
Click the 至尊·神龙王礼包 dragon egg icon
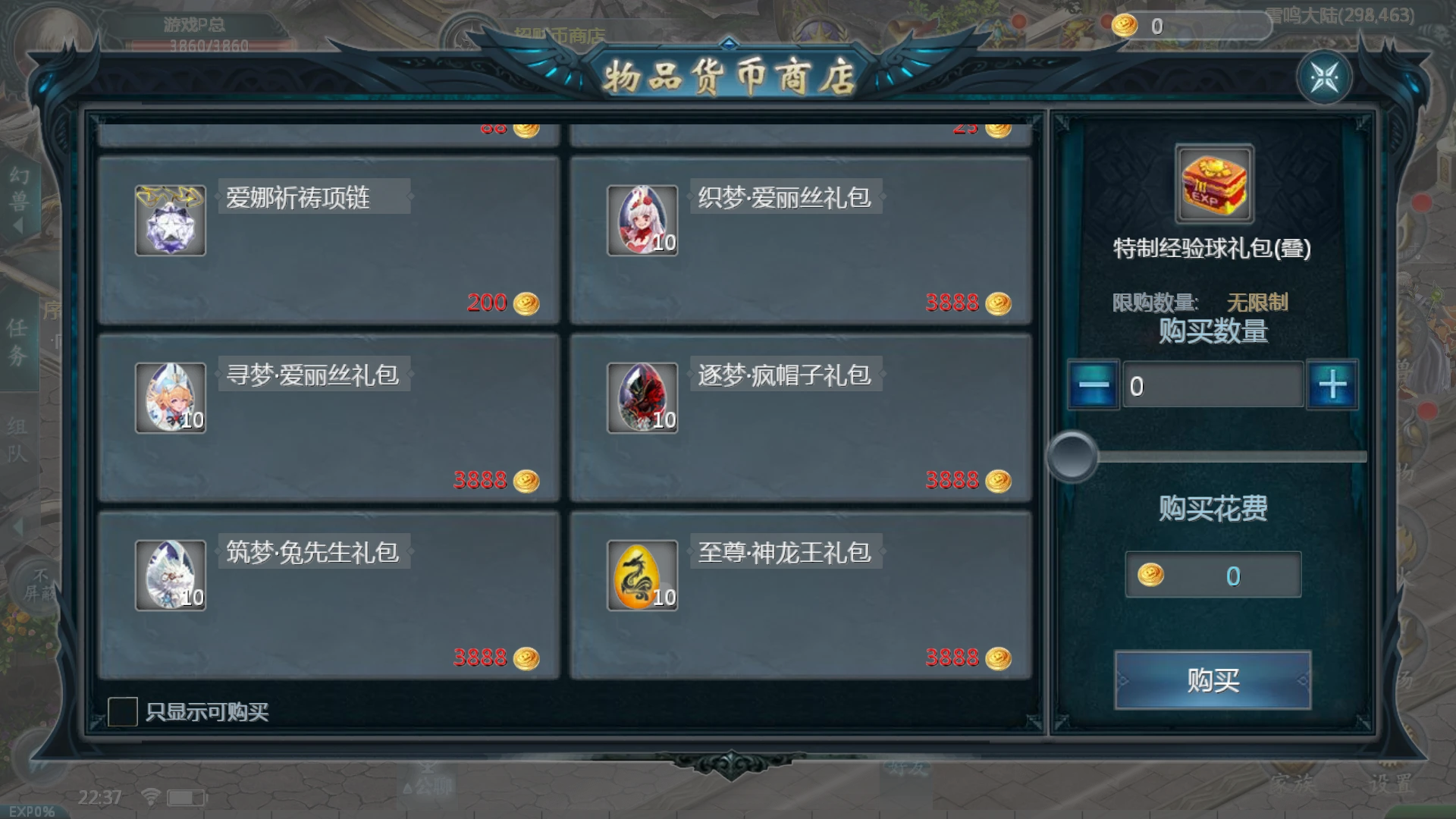pos(642,576)
